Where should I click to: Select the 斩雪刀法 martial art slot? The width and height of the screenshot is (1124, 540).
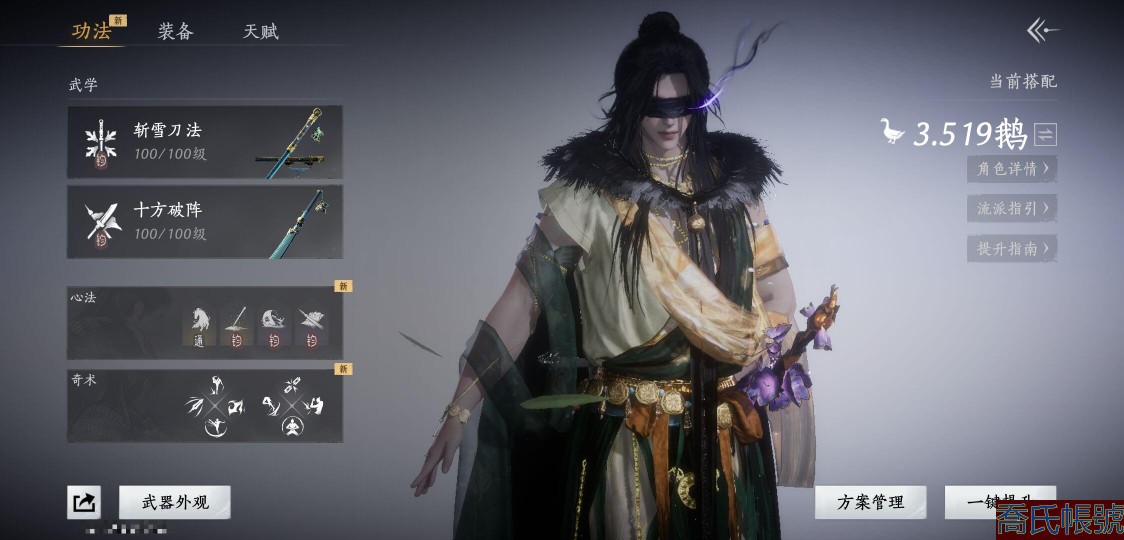(x=205, y=142)
